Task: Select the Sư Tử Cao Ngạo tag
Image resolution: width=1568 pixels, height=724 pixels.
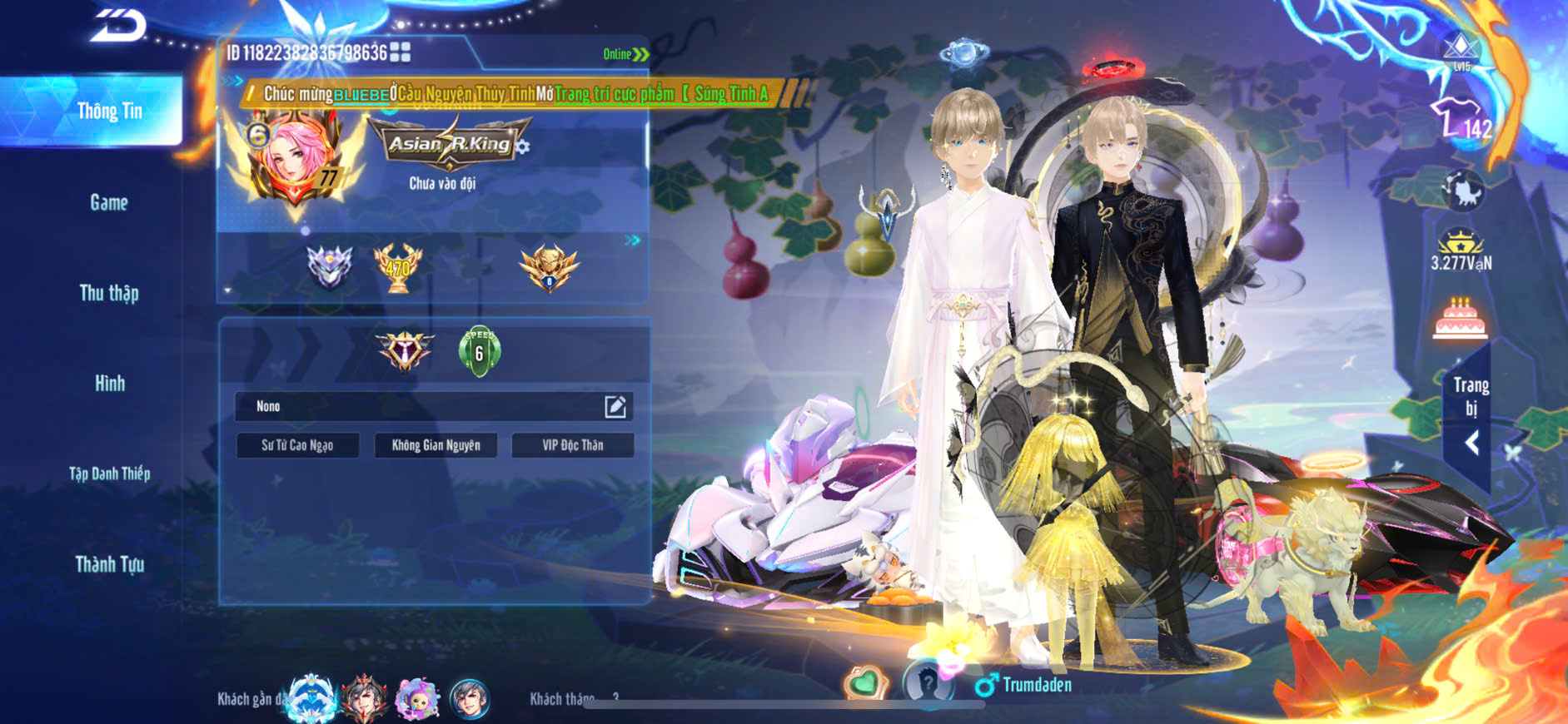Action: tap(297, 445)
